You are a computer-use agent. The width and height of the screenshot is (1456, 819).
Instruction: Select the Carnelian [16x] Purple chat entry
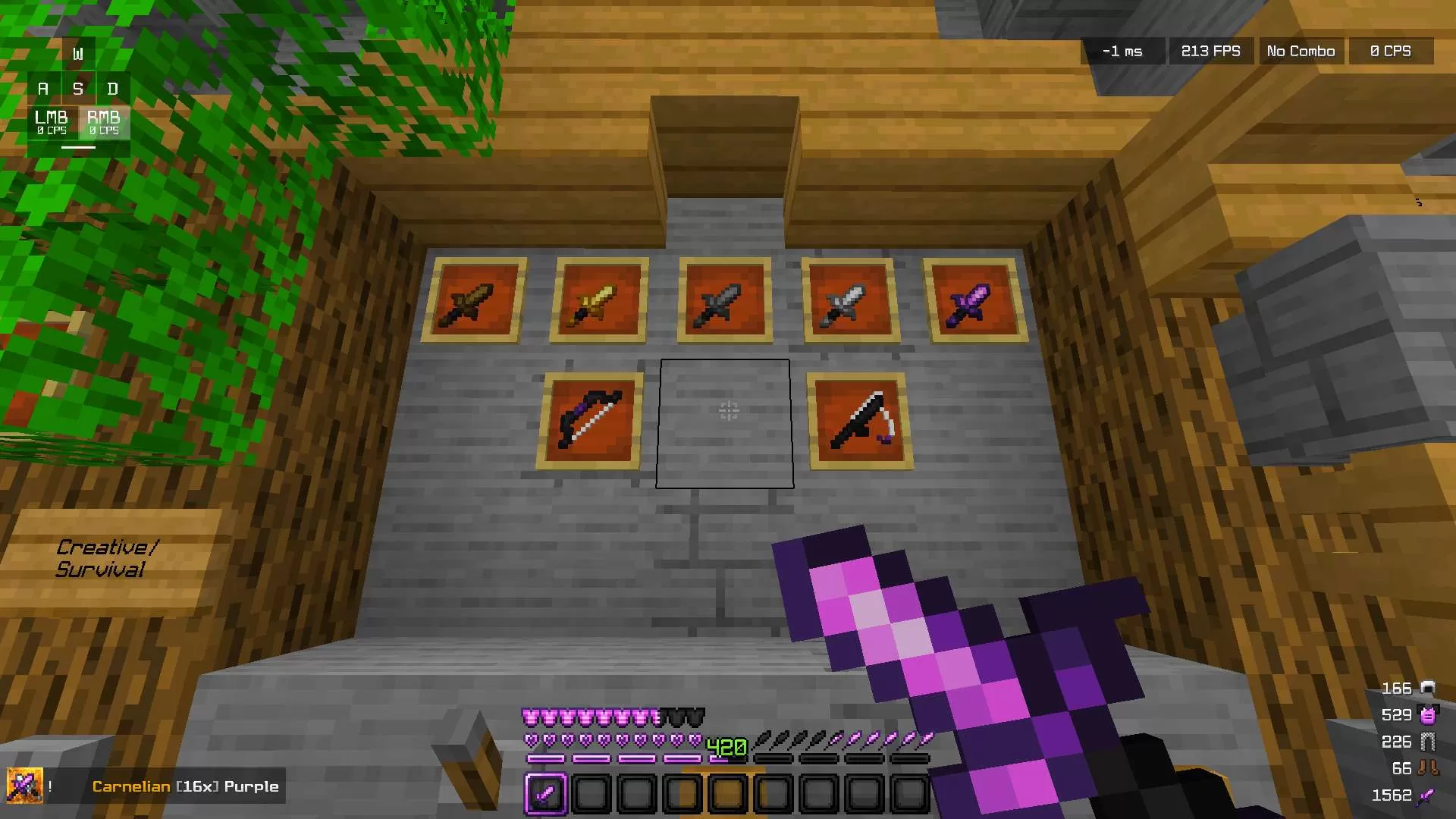184,786
